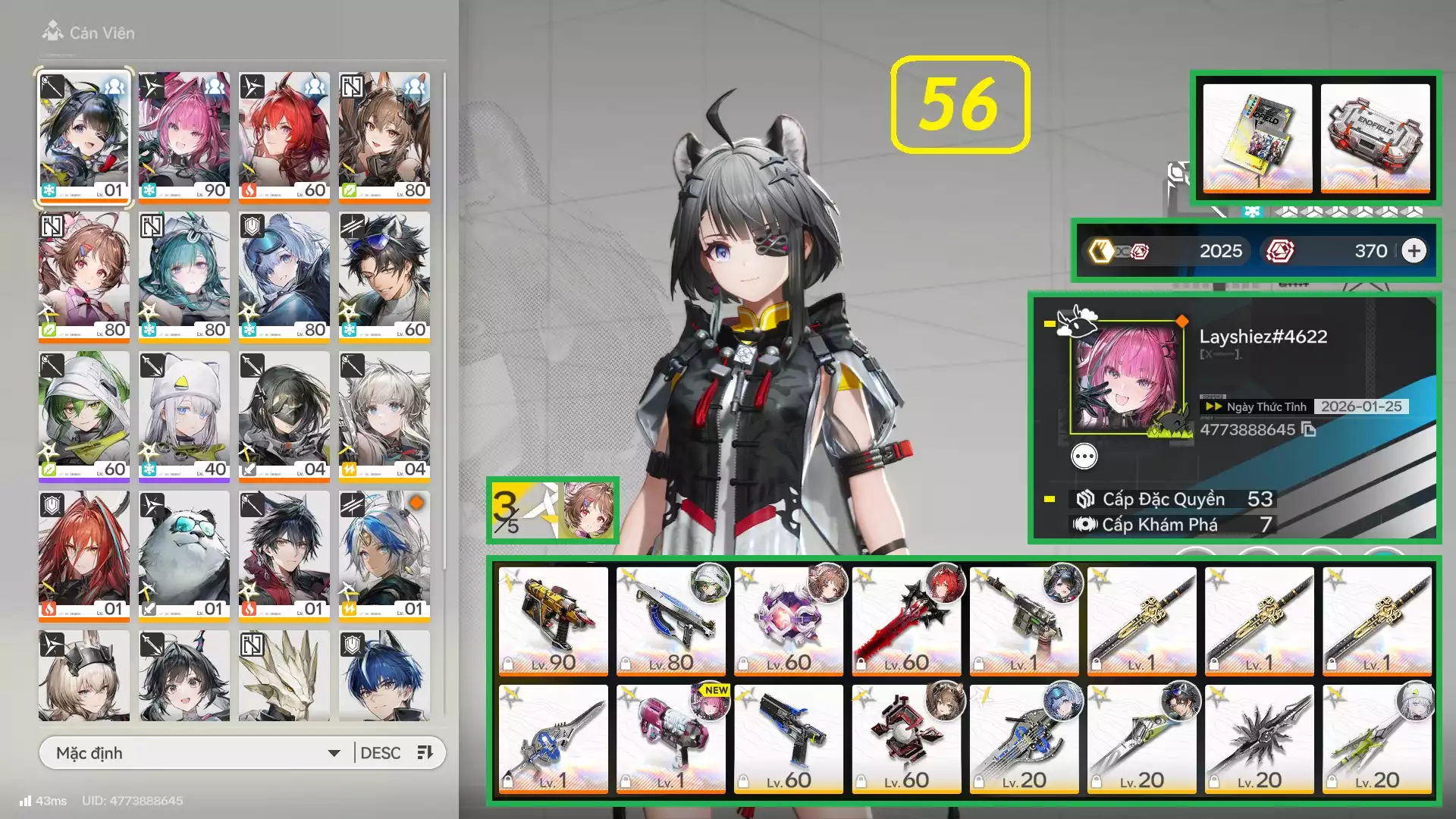Image resolution: width=1456 pixels, height=819 pixels.
Task: Click the plus button beside 370 currency
Action: 1414,251
